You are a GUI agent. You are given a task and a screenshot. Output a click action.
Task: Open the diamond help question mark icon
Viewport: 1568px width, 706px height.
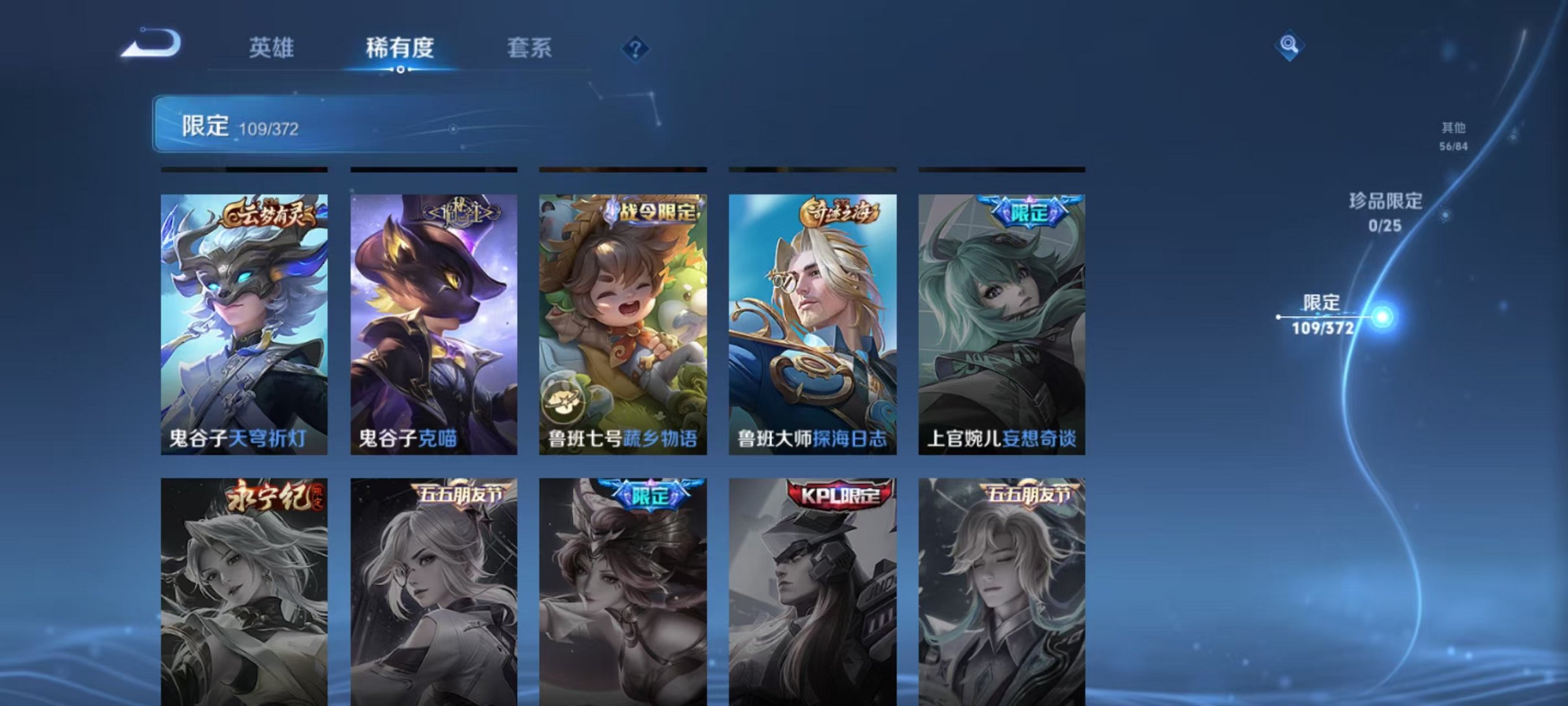pyautogui.click(x=636, y=49)
